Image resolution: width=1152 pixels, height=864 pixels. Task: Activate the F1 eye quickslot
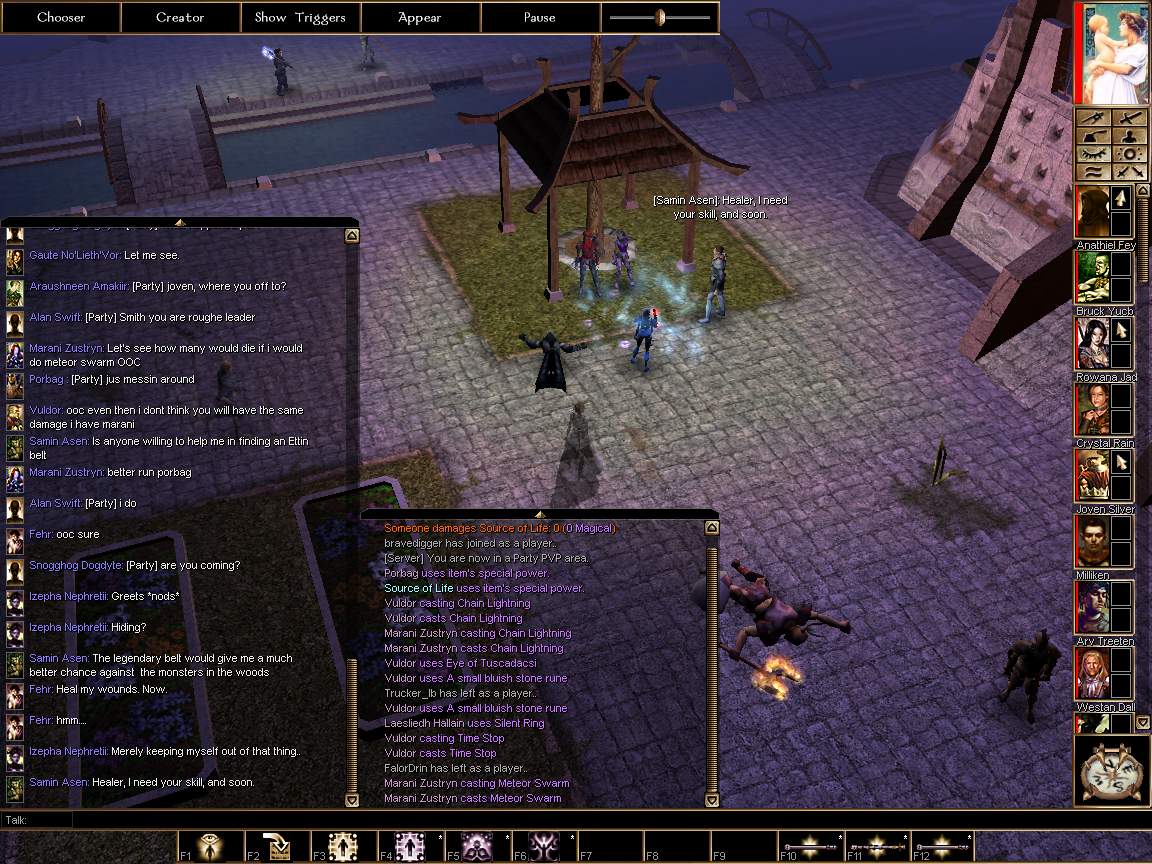pos(212,847)
